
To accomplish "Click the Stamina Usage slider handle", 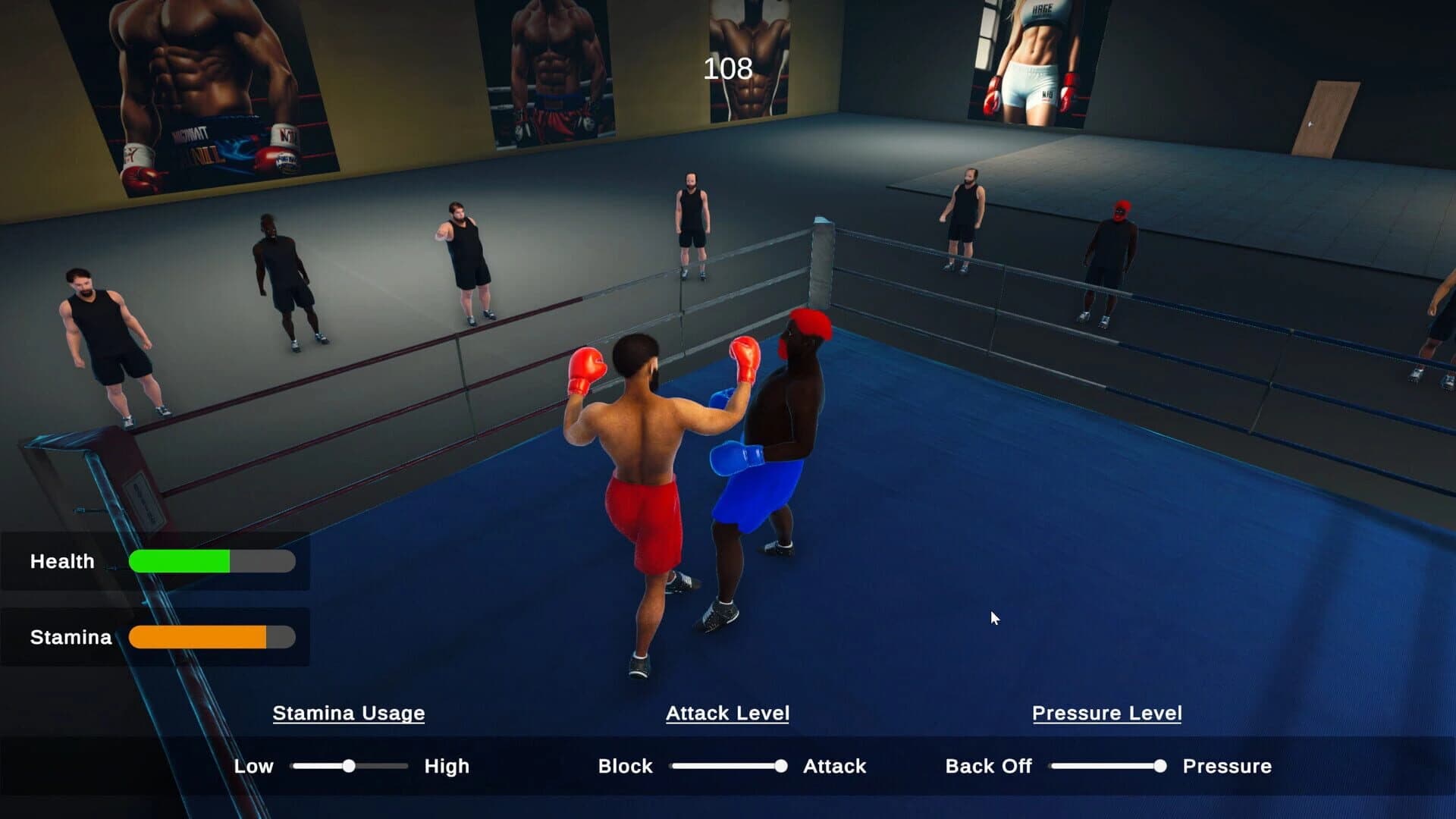I will coord(350,766).
